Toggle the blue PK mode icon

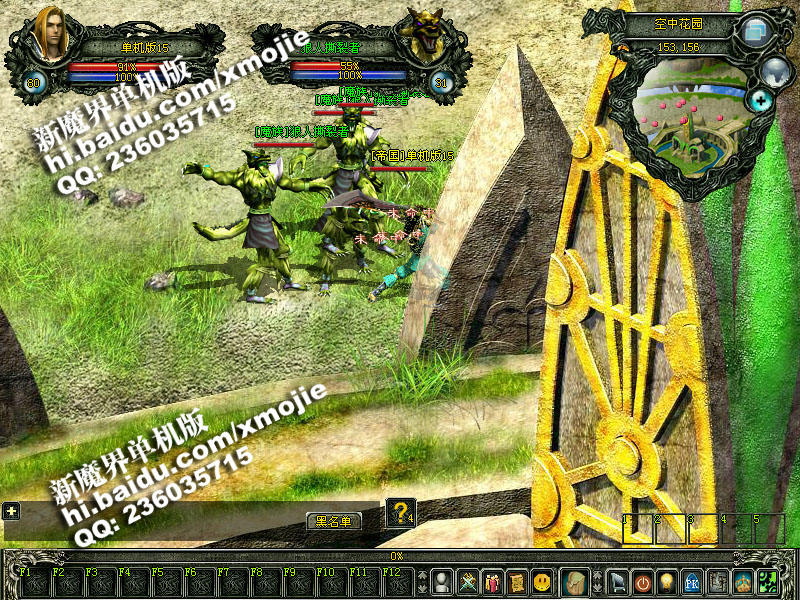tap(692, 581)
